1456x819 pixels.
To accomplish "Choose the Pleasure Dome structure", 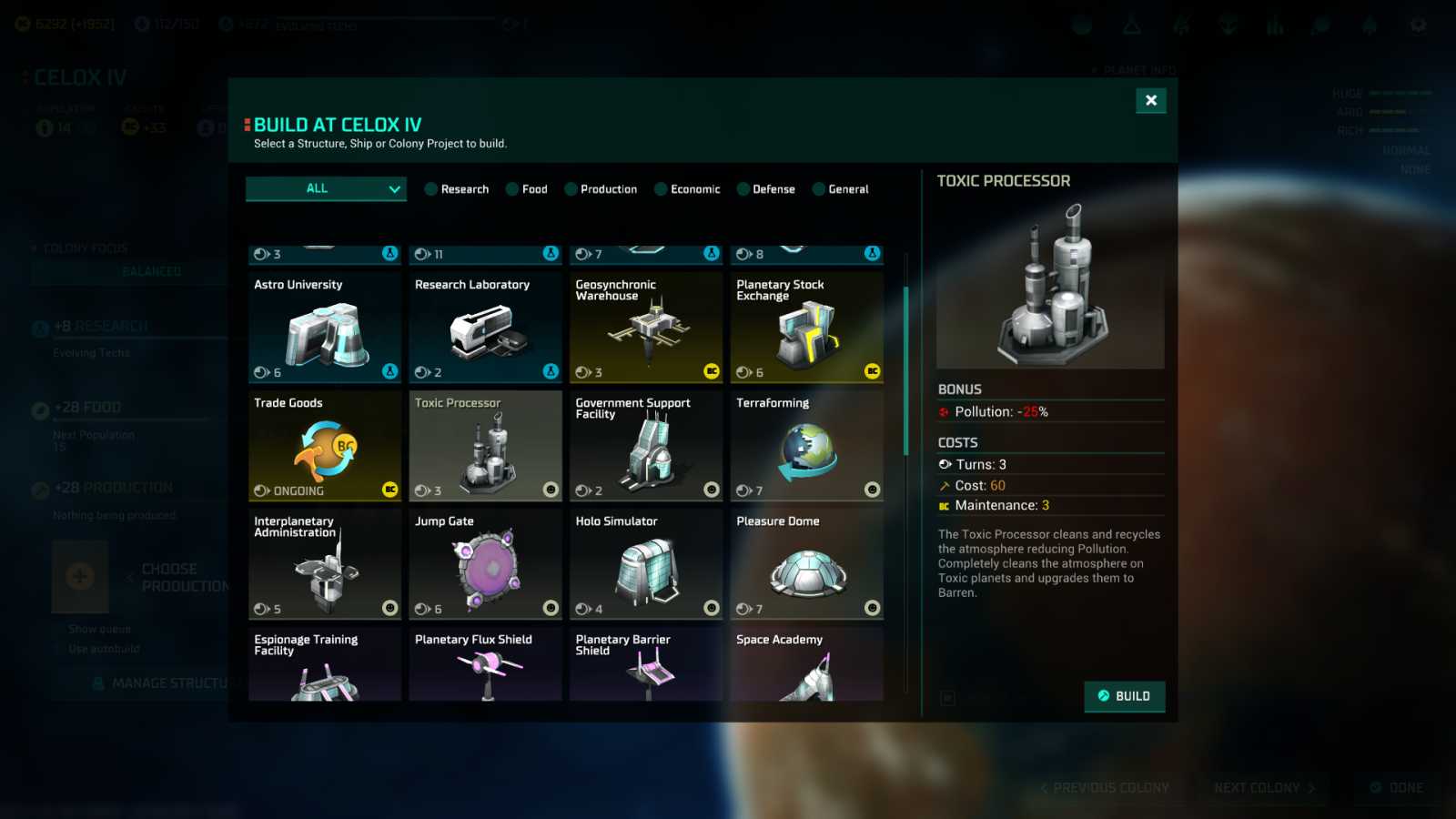I will tap(807, 564).
